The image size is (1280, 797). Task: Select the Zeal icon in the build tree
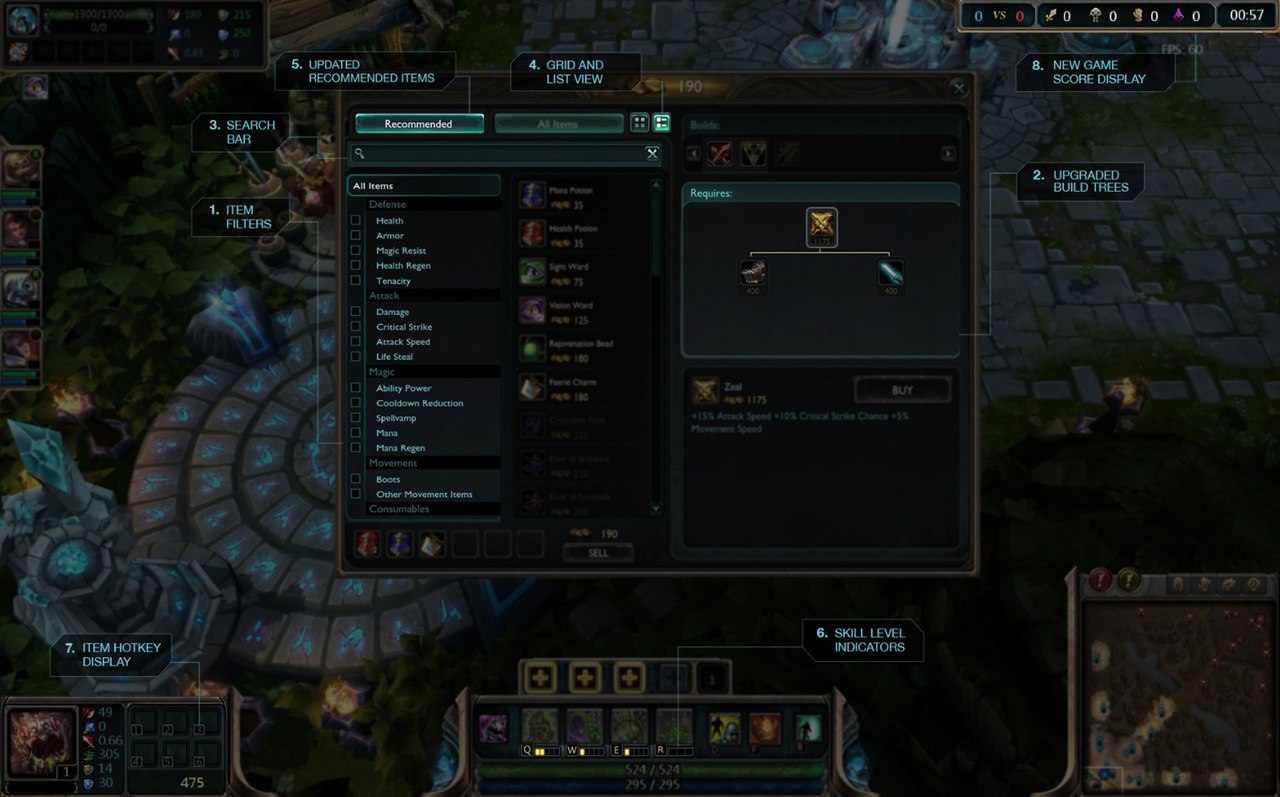(821, 226)
